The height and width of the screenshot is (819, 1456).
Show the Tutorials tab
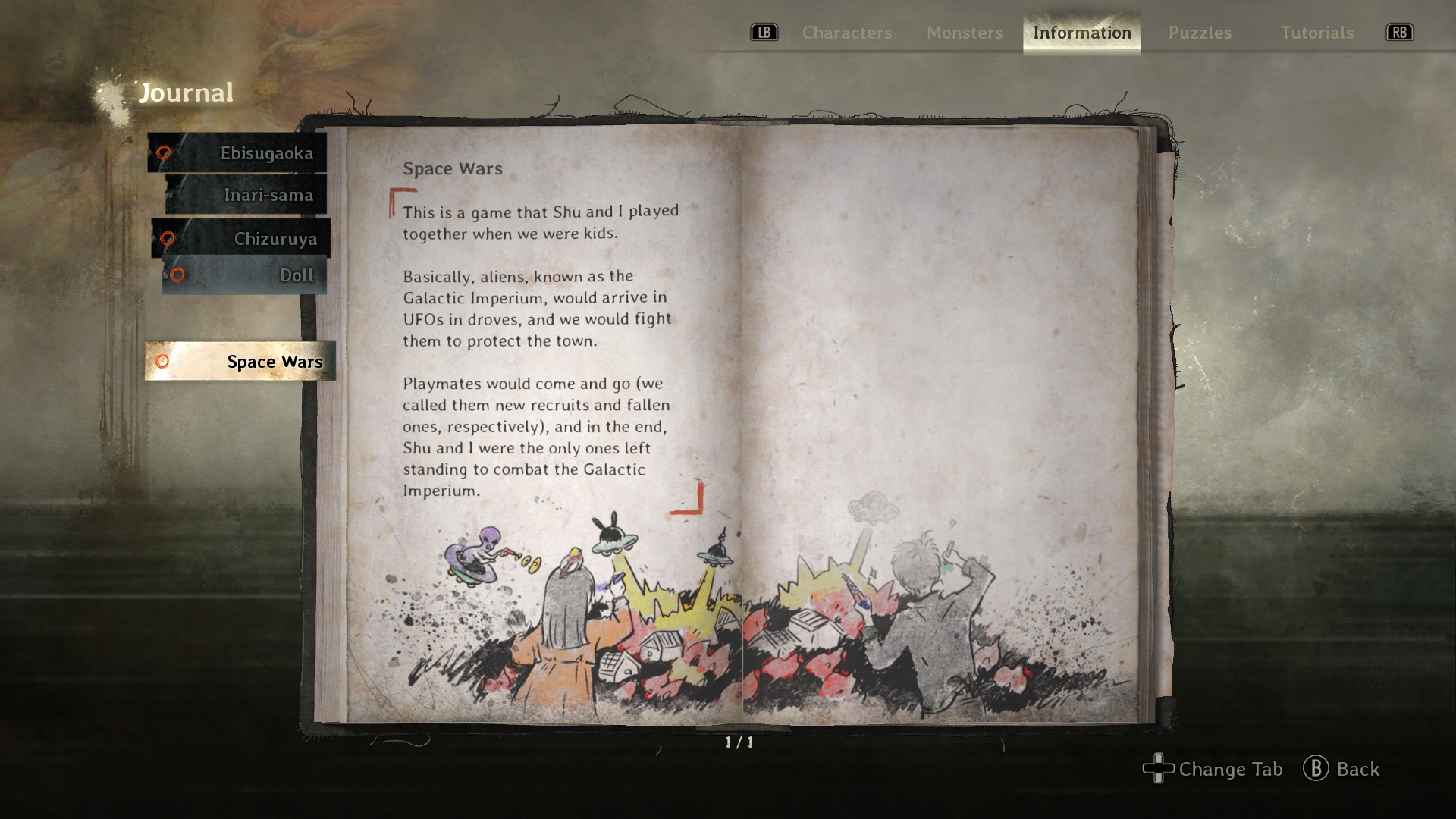(x=1316, y=33)
